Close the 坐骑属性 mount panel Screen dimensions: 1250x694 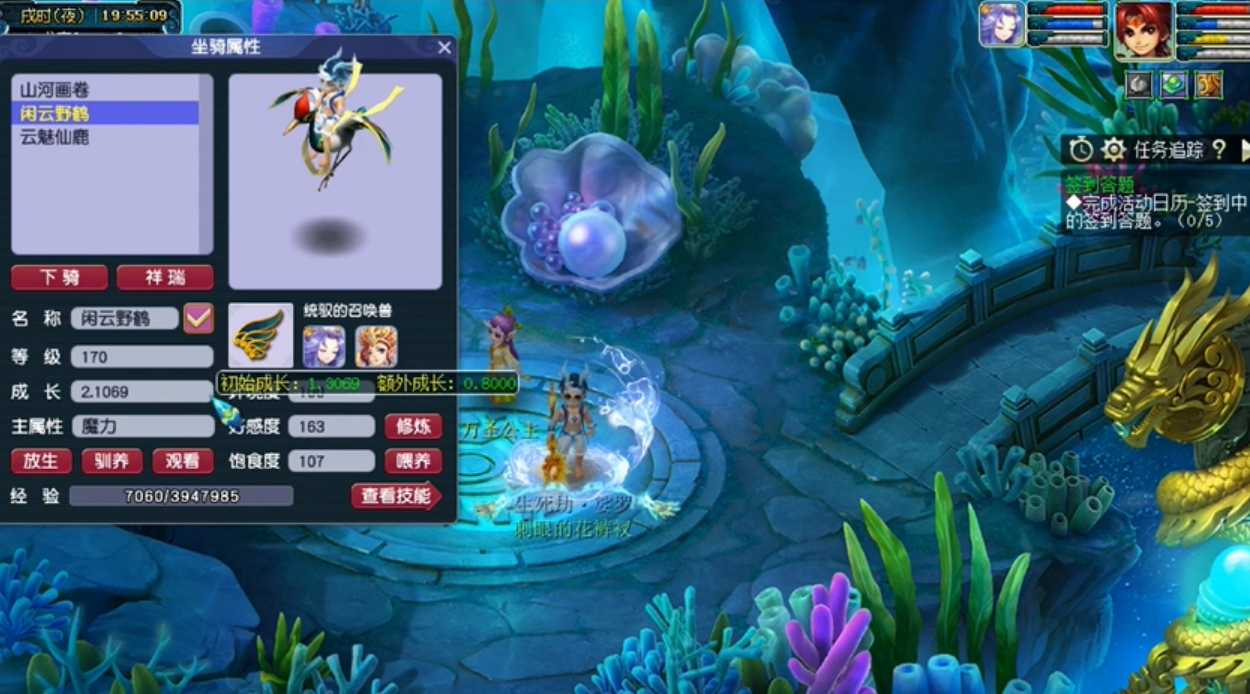click(x=445, y=47)
